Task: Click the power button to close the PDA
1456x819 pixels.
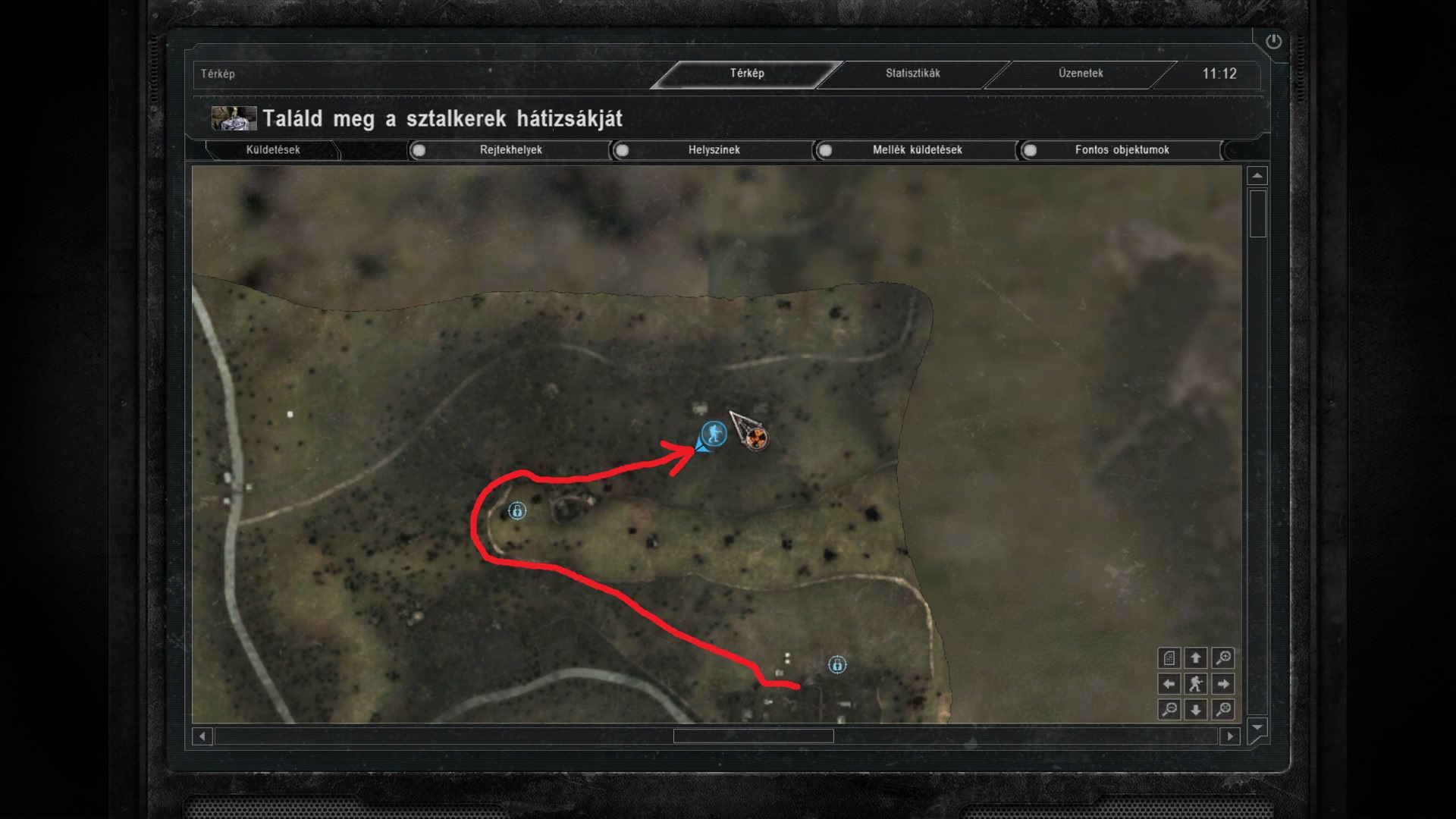Action: [x=1273, y=42]
